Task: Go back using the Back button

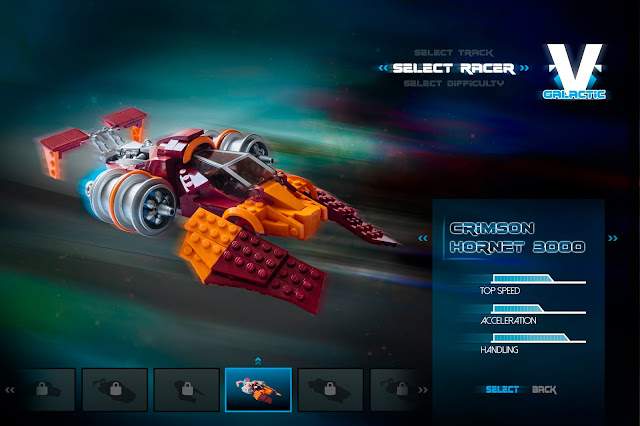Action: click(x=545, y=389)
